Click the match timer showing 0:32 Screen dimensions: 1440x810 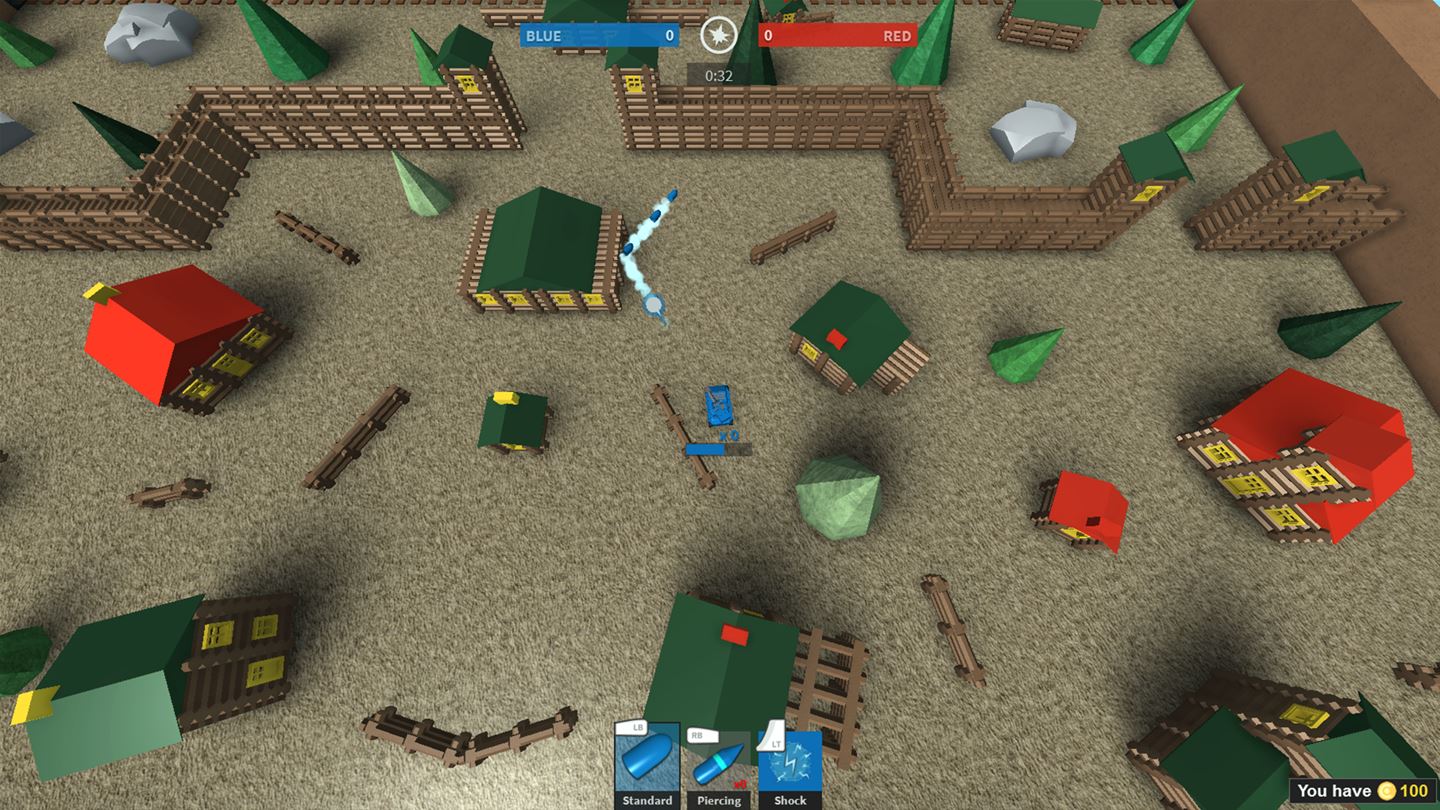[719, 74]
